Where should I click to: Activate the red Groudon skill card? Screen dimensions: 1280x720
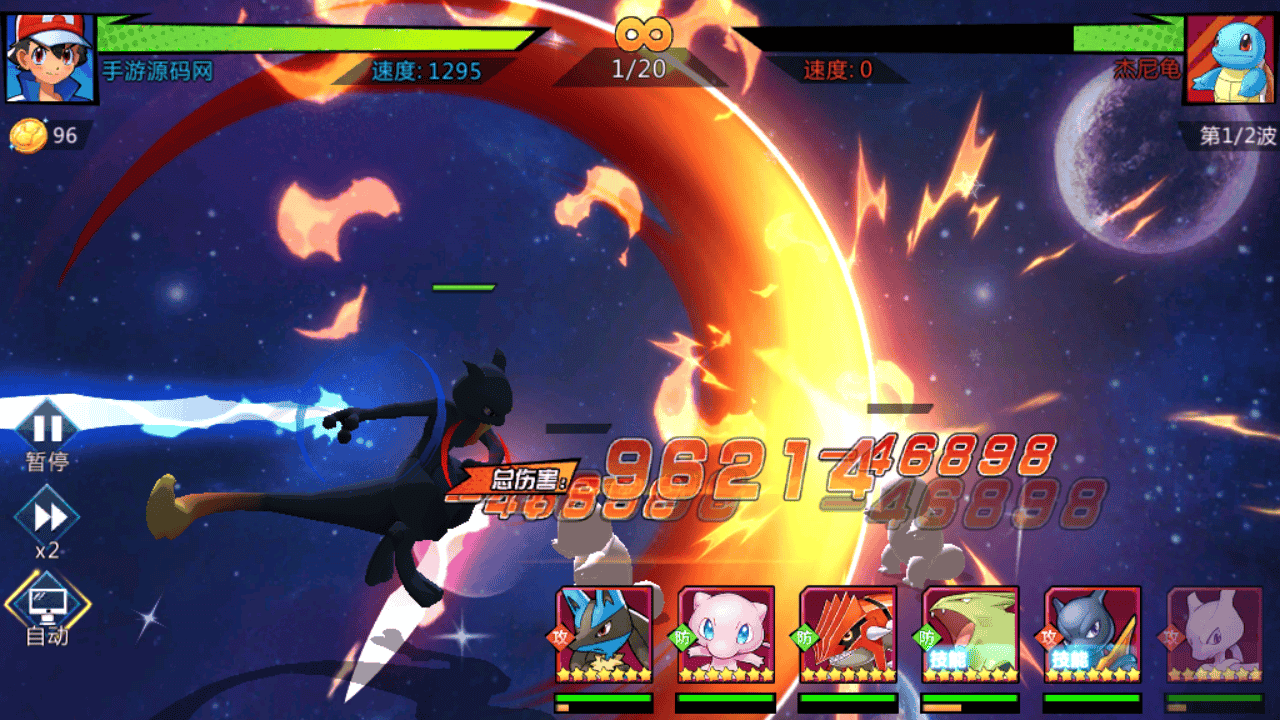[848, 634]
